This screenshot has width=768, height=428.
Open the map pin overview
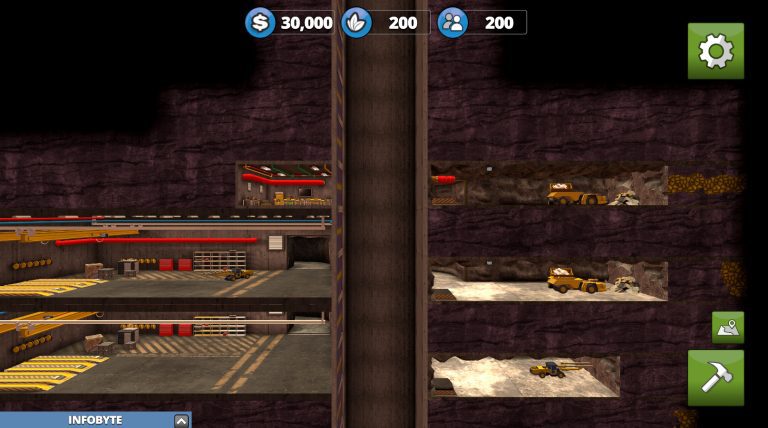(727, 327)
